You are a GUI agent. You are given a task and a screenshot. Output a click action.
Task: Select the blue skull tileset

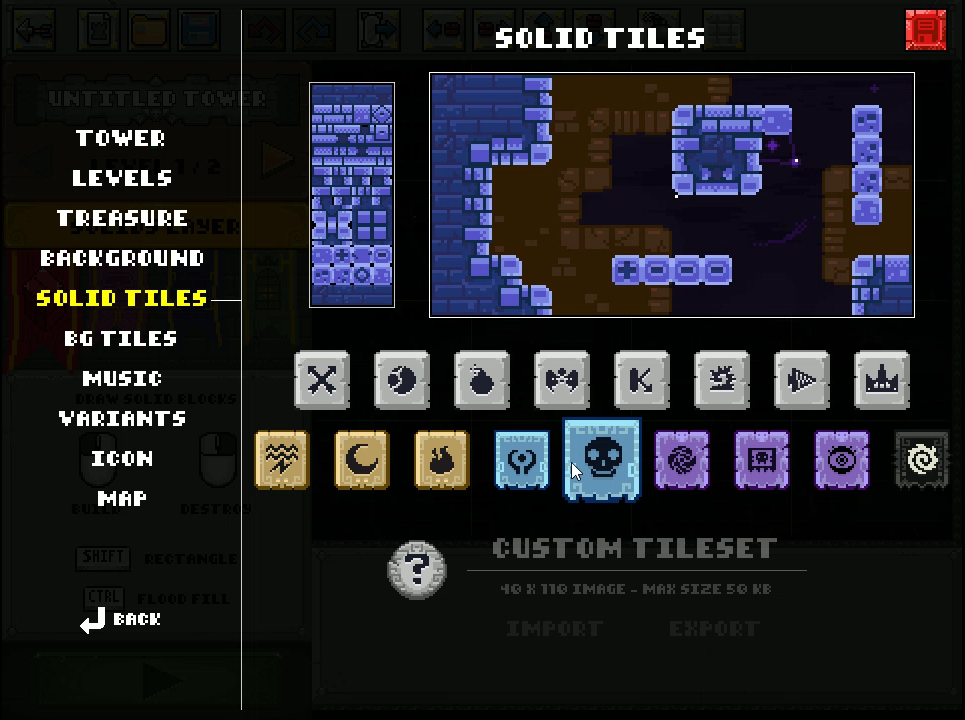coord(602,460)
